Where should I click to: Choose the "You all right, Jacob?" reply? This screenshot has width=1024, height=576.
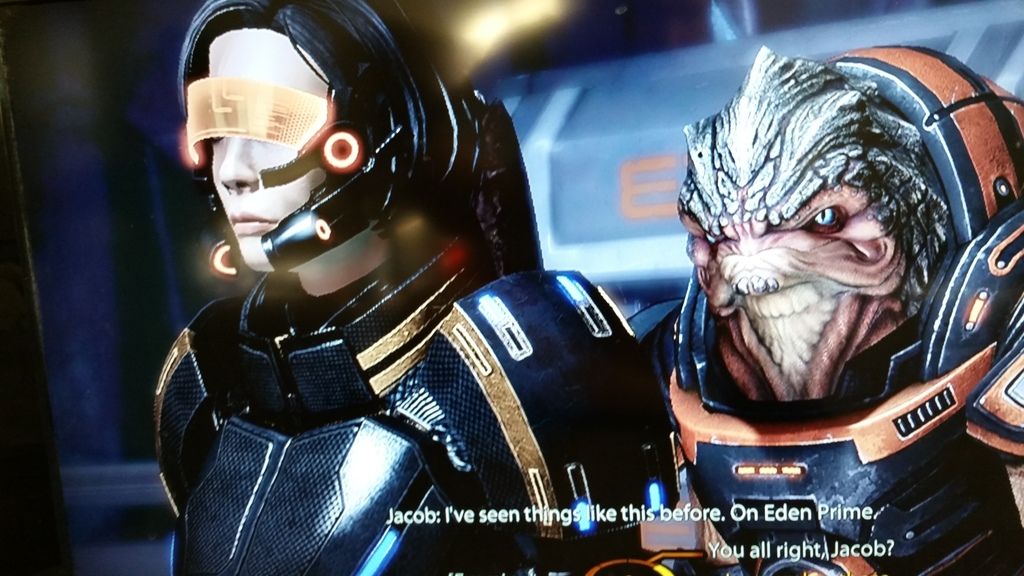click(799, 550)
